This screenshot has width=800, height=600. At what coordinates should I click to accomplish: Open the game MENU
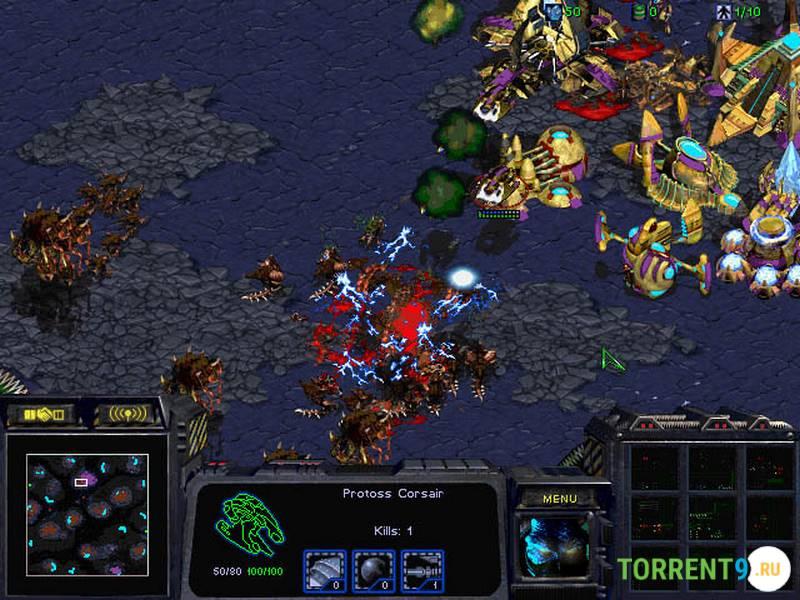coord(559,497)
